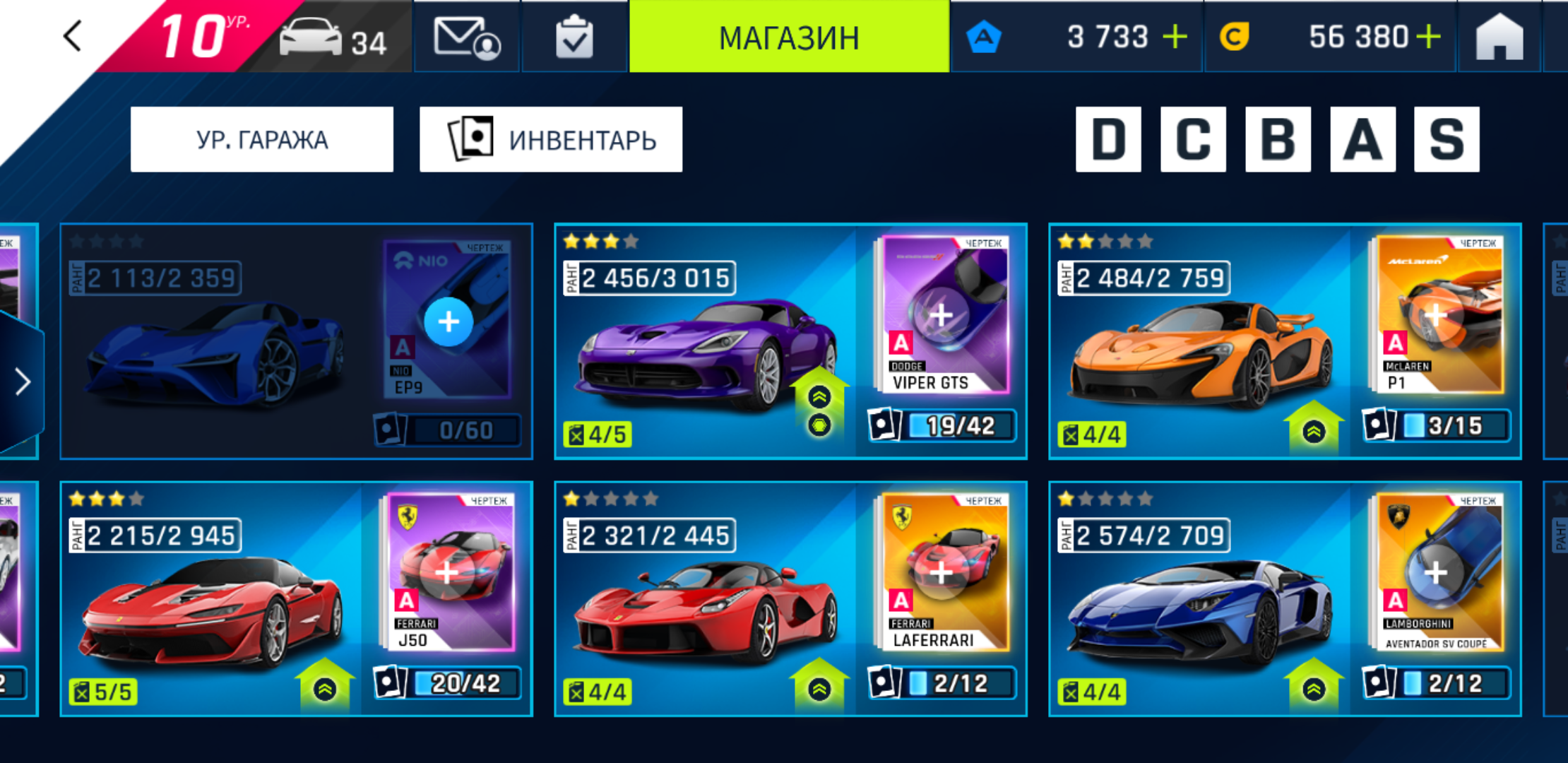Show class B cars
Screen dimensions: 1568x763
point(1278,139)
